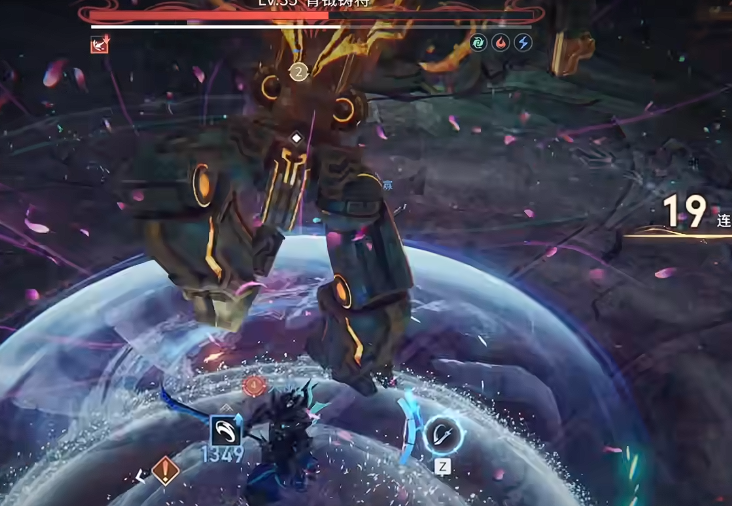
Task: Click the orange diamond exclamation alert
Action: click(166, 470)
